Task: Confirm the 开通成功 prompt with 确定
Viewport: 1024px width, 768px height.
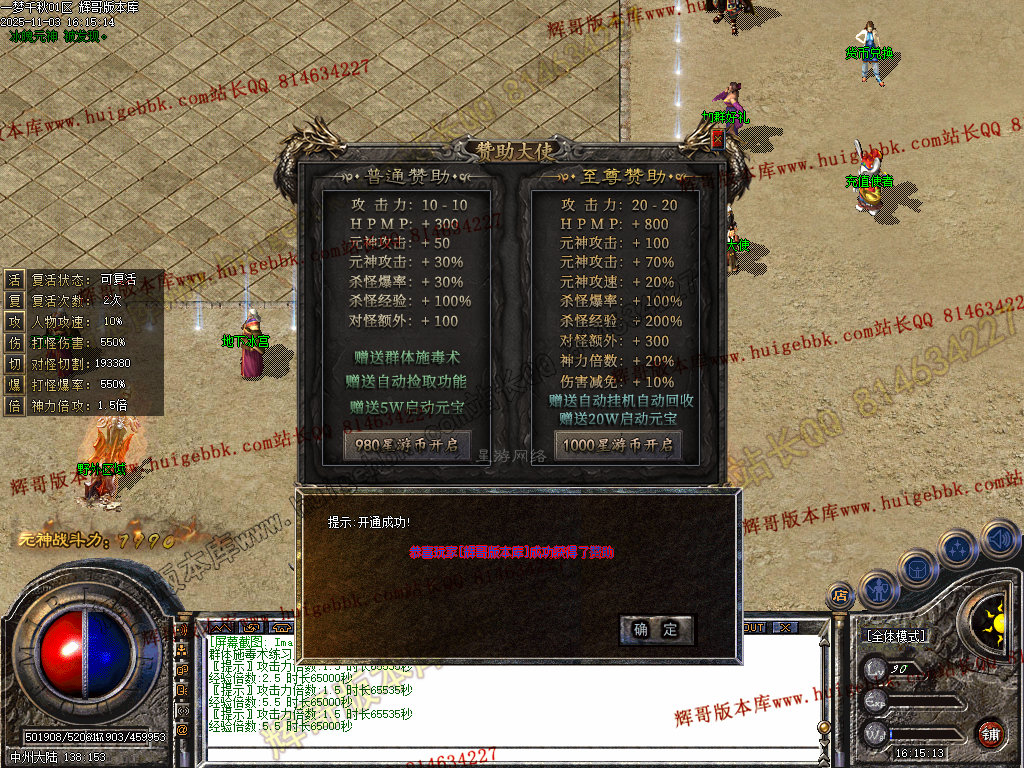Action: (x=657, y=629)
